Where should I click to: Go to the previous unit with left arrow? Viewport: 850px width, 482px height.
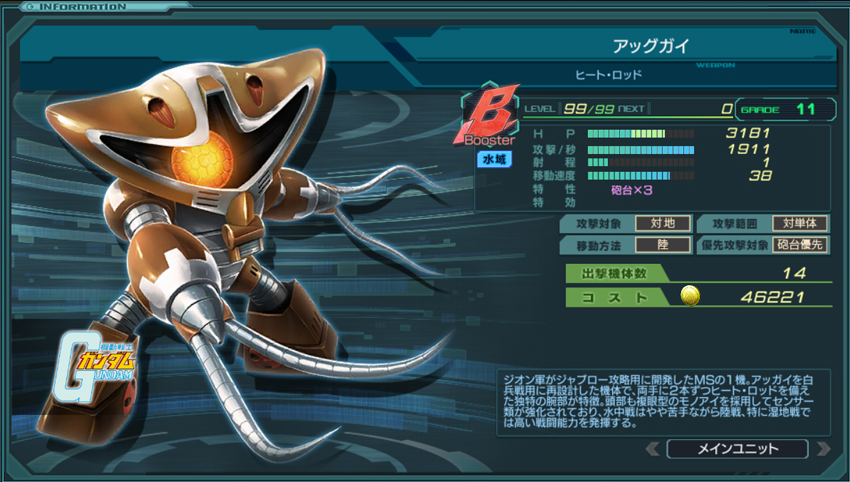pyautogui.click(x=652, y=448)
